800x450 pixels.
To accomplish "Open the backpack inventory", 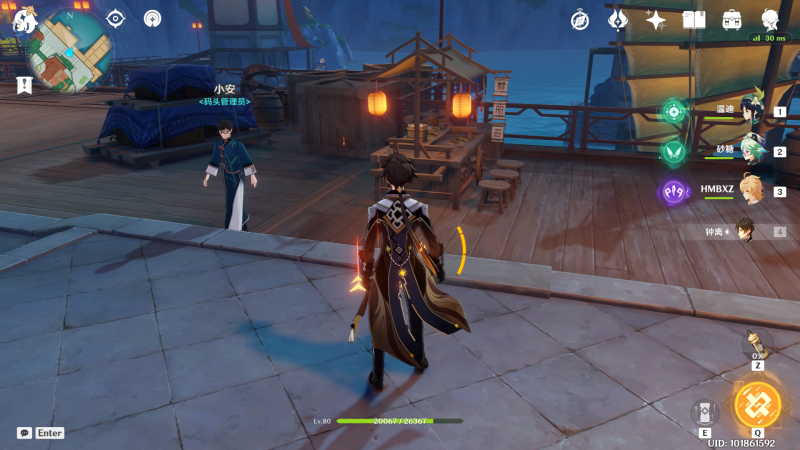I will click(732, 19).
